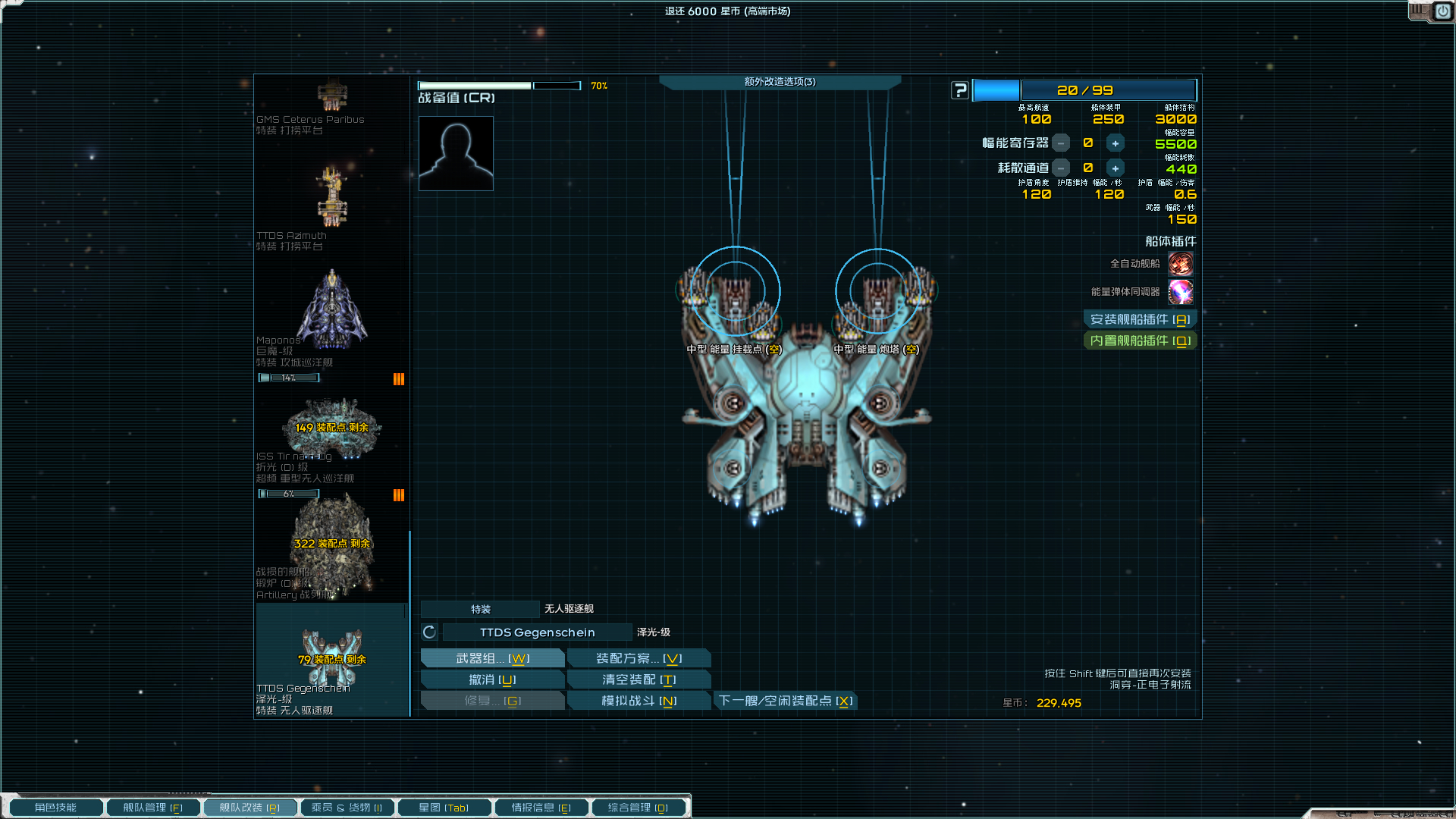
Task: Open 安装舰船插件 hullmod installer
Action: tap(1139, 319)
